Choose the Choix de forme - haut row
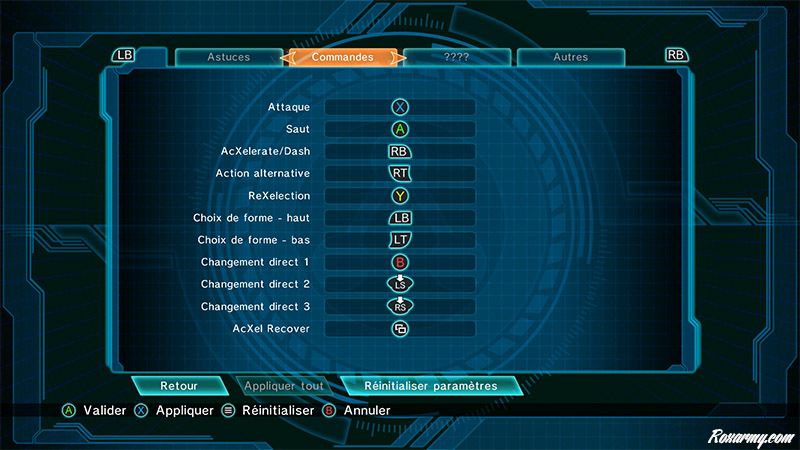Image resolution: width=800 pixels, height=450 pixels. (400, 218)
